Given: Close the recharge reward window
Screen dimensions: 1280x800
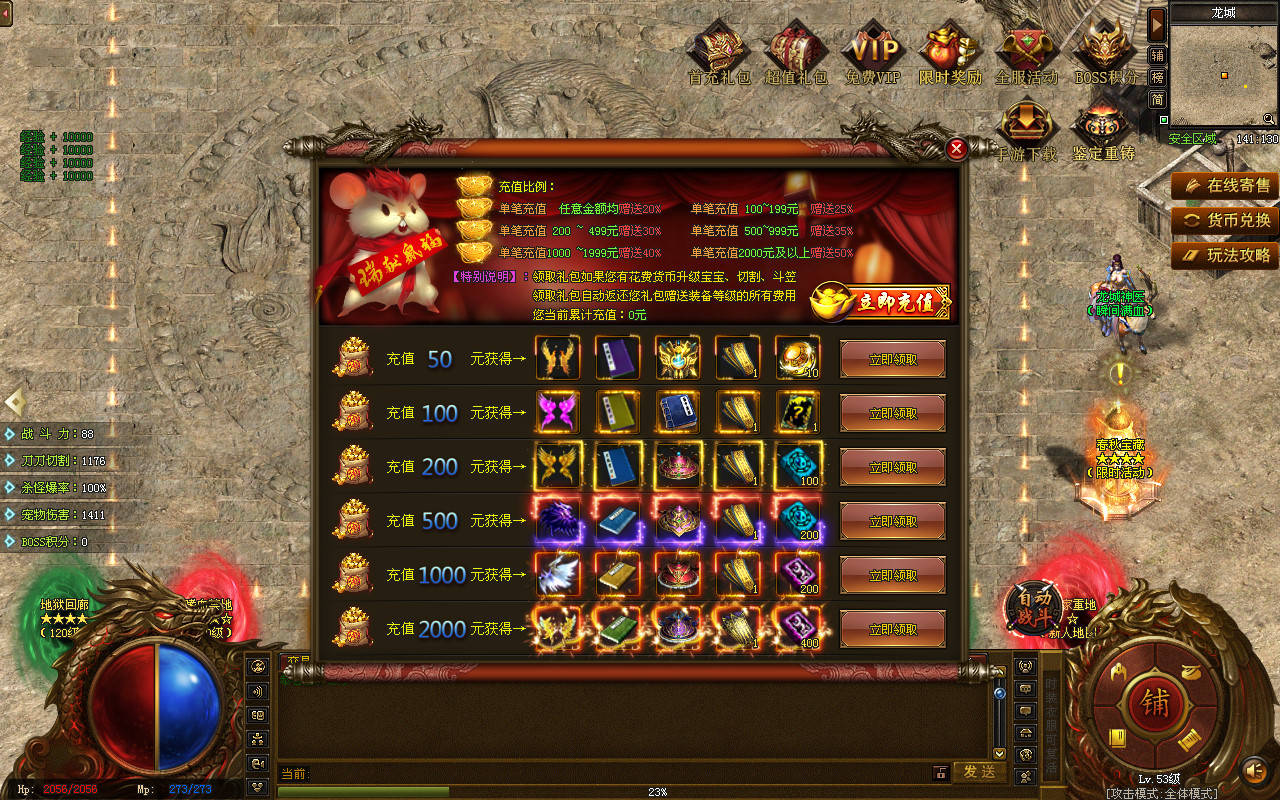Looking at the screenshot, I should (x=956, y=149).
